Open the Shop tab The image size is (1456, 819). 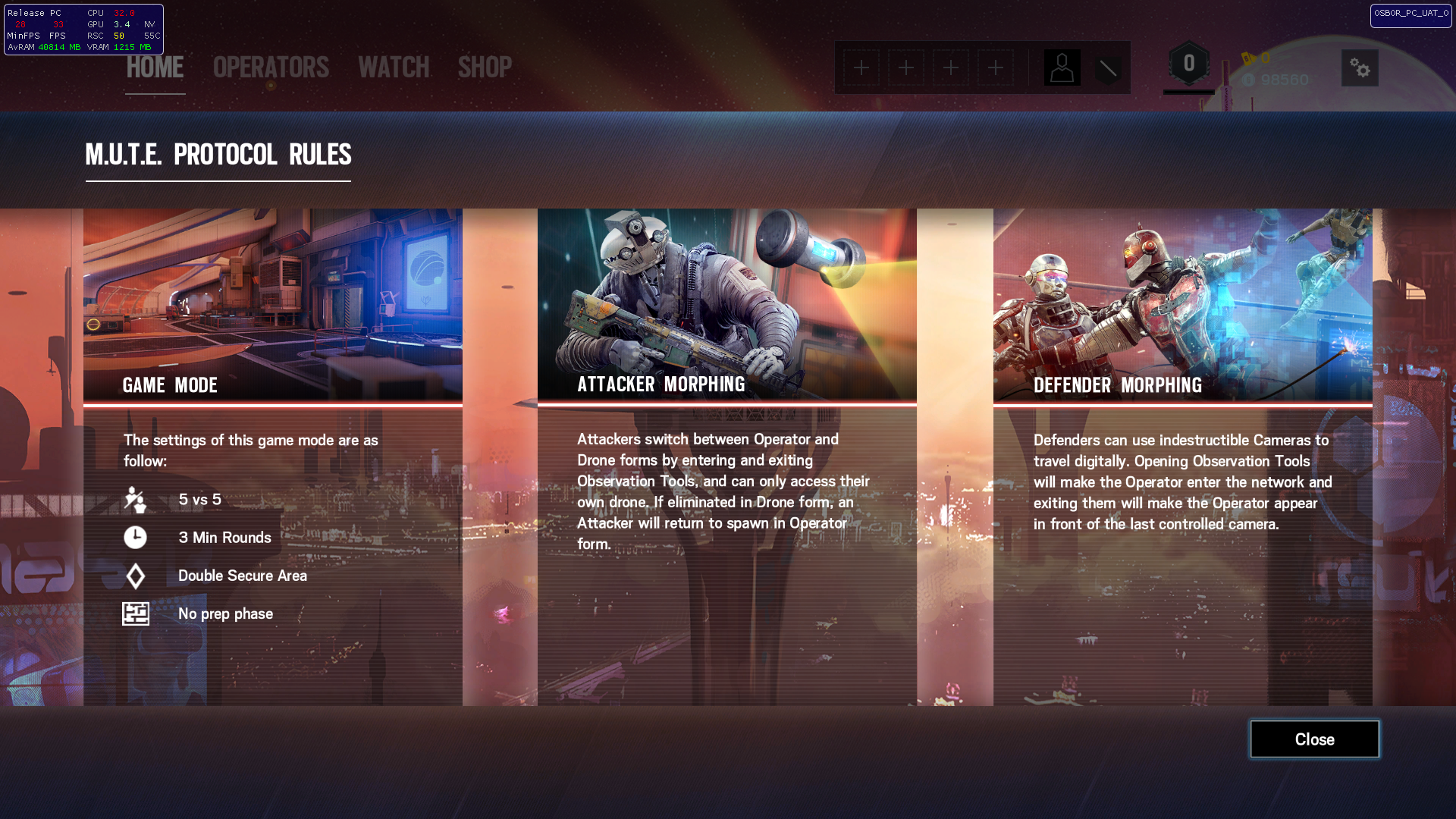tap(485, 67)
